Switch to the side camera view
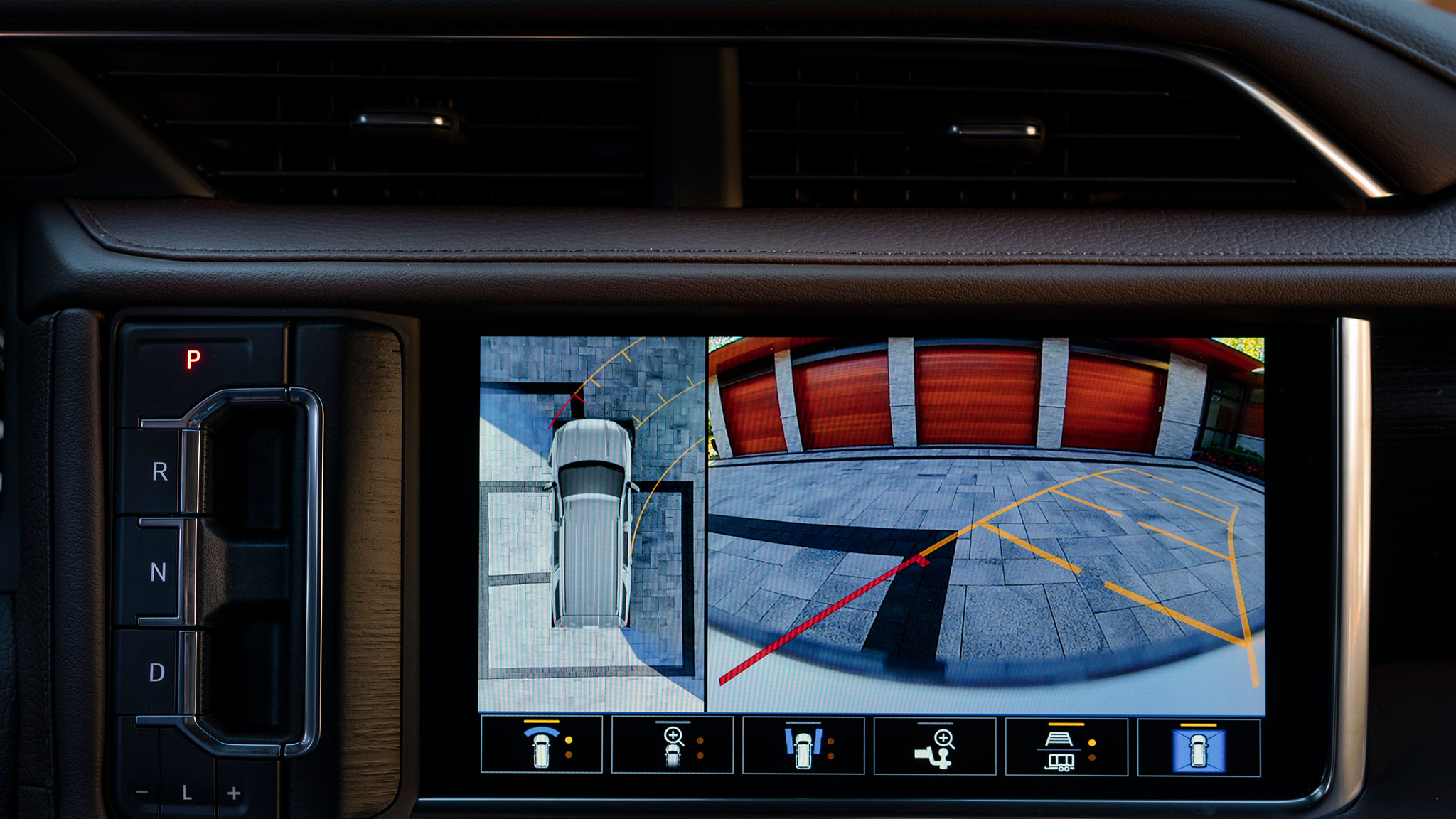 click(803, 745)
